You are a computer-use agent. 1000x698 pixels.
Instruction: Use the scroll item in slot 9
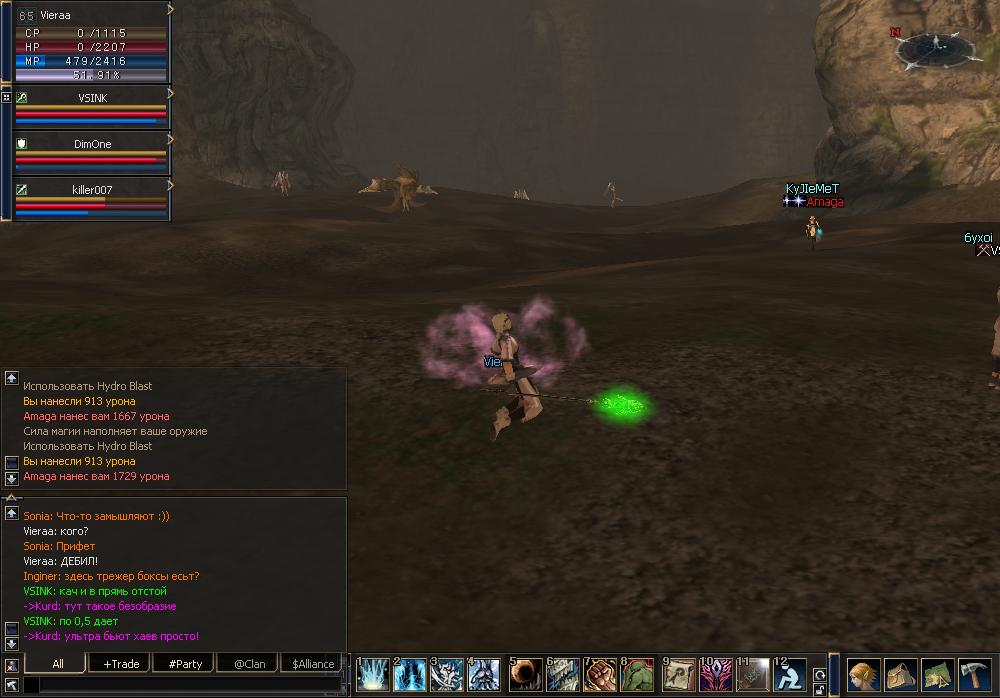tap(679, 675)
